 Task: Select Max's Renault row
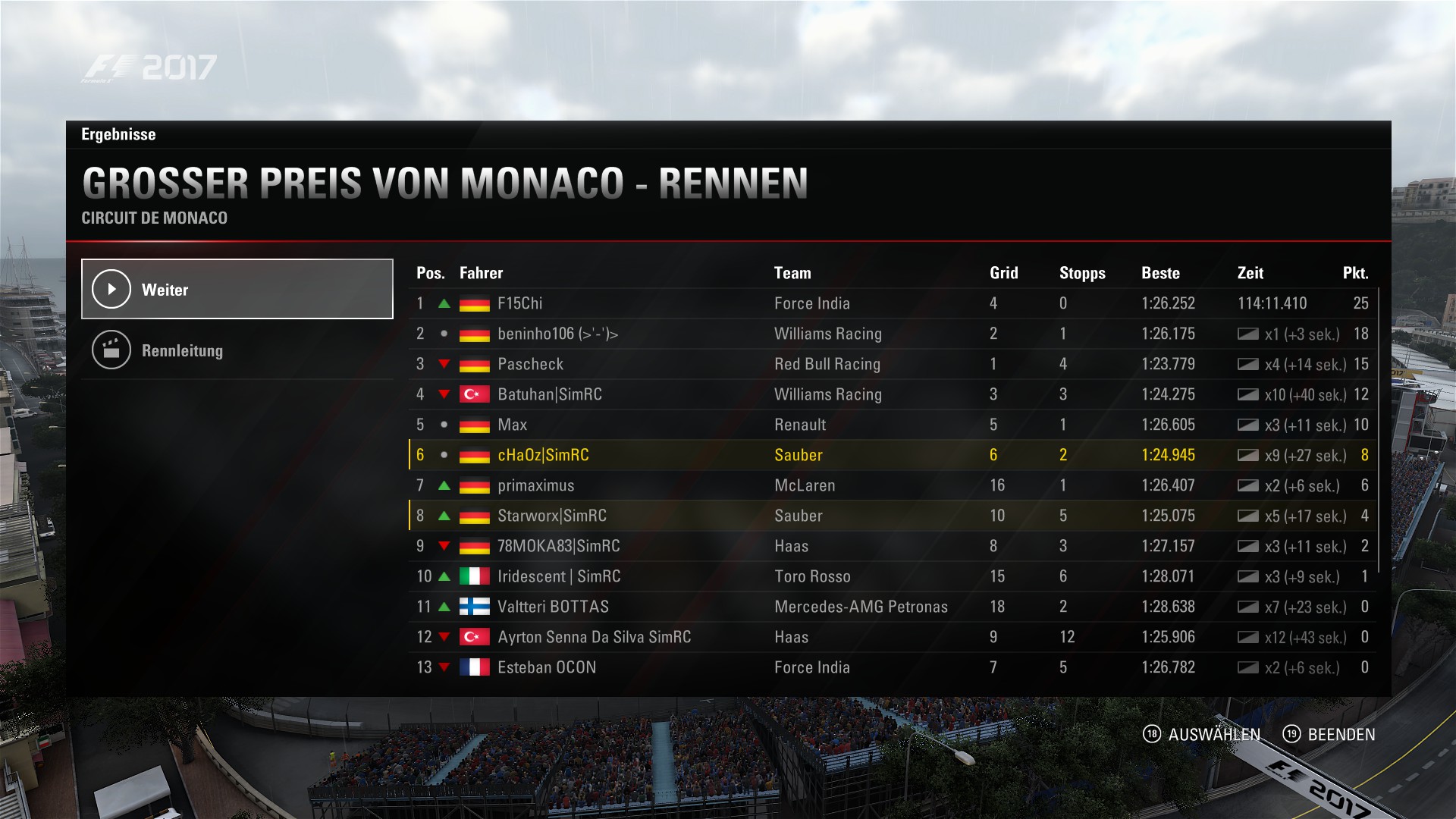coord(892,425)
